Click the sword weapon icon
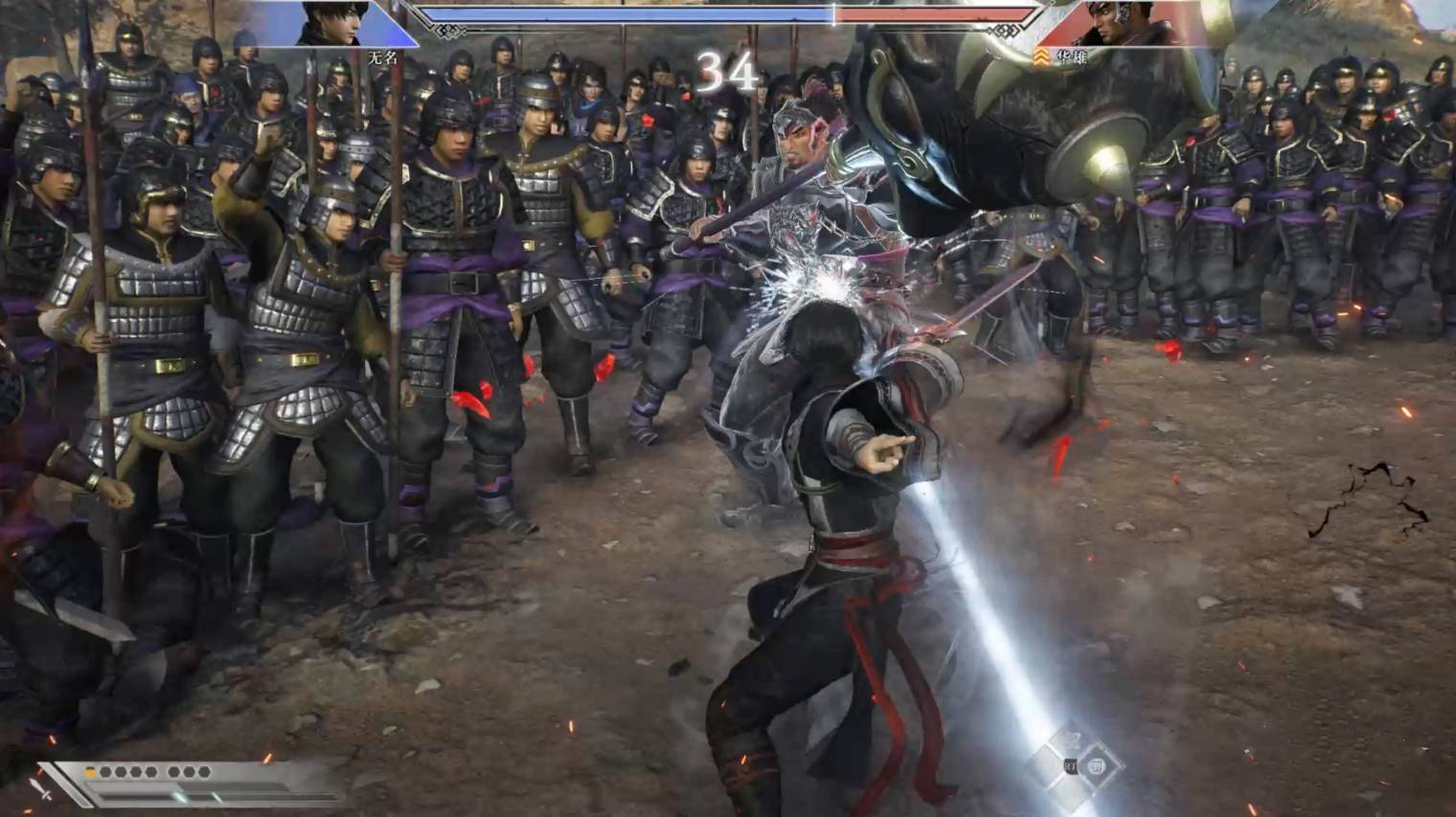 click(40, 790)
